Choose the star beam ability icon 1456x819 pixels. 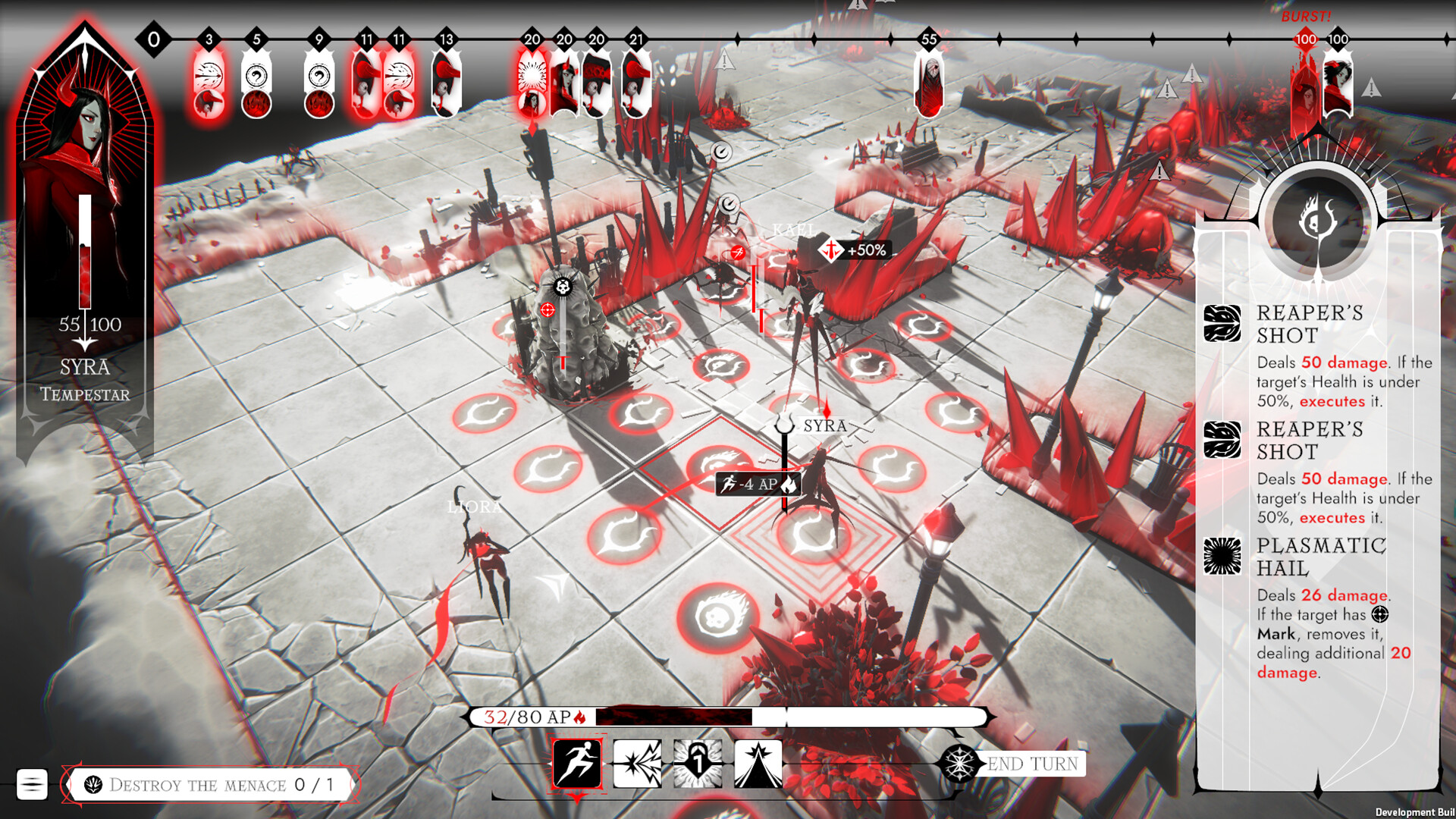758,763
